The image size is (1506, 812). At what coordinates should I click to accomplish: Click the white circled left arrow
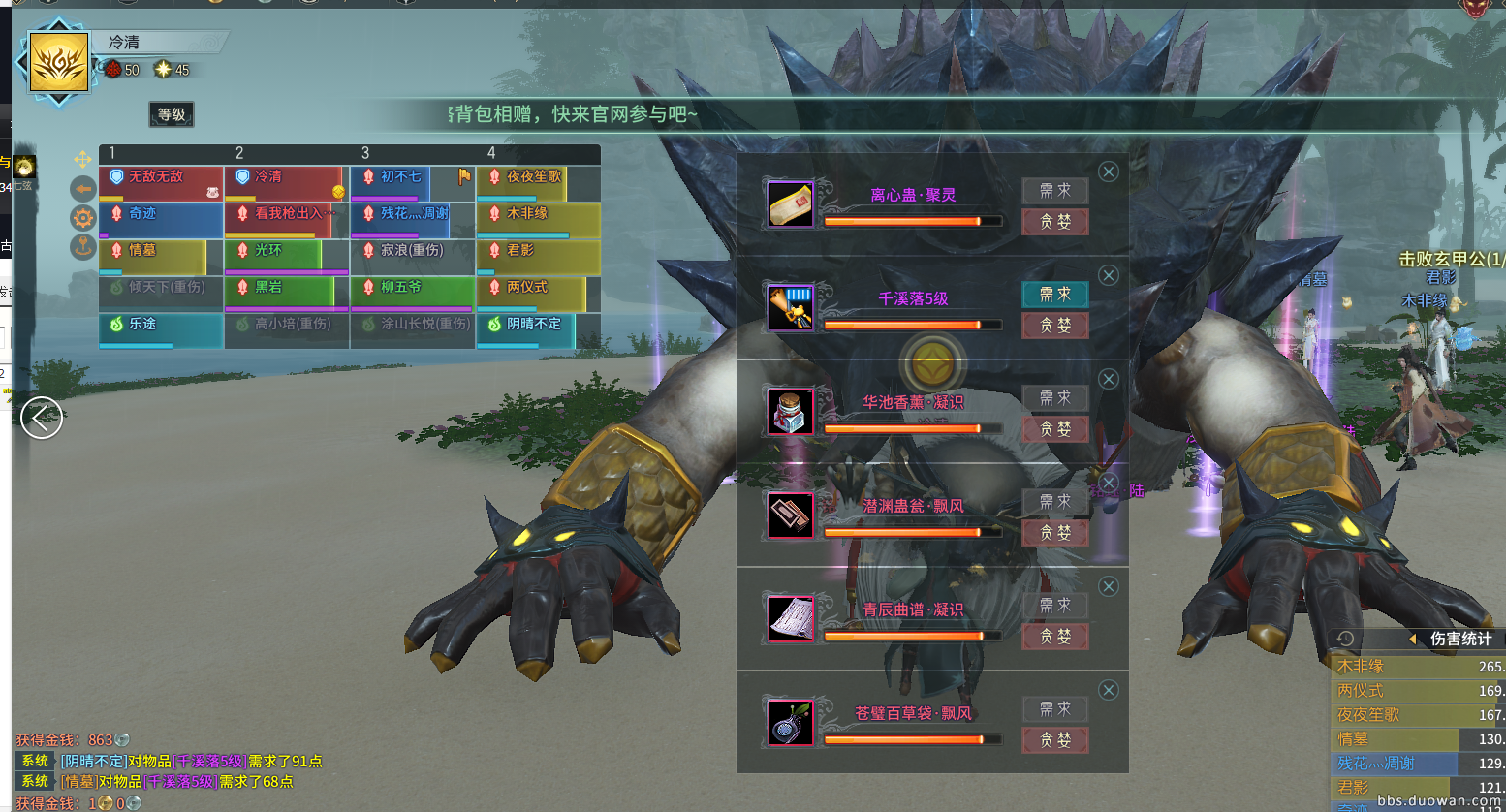coord(42,418)
